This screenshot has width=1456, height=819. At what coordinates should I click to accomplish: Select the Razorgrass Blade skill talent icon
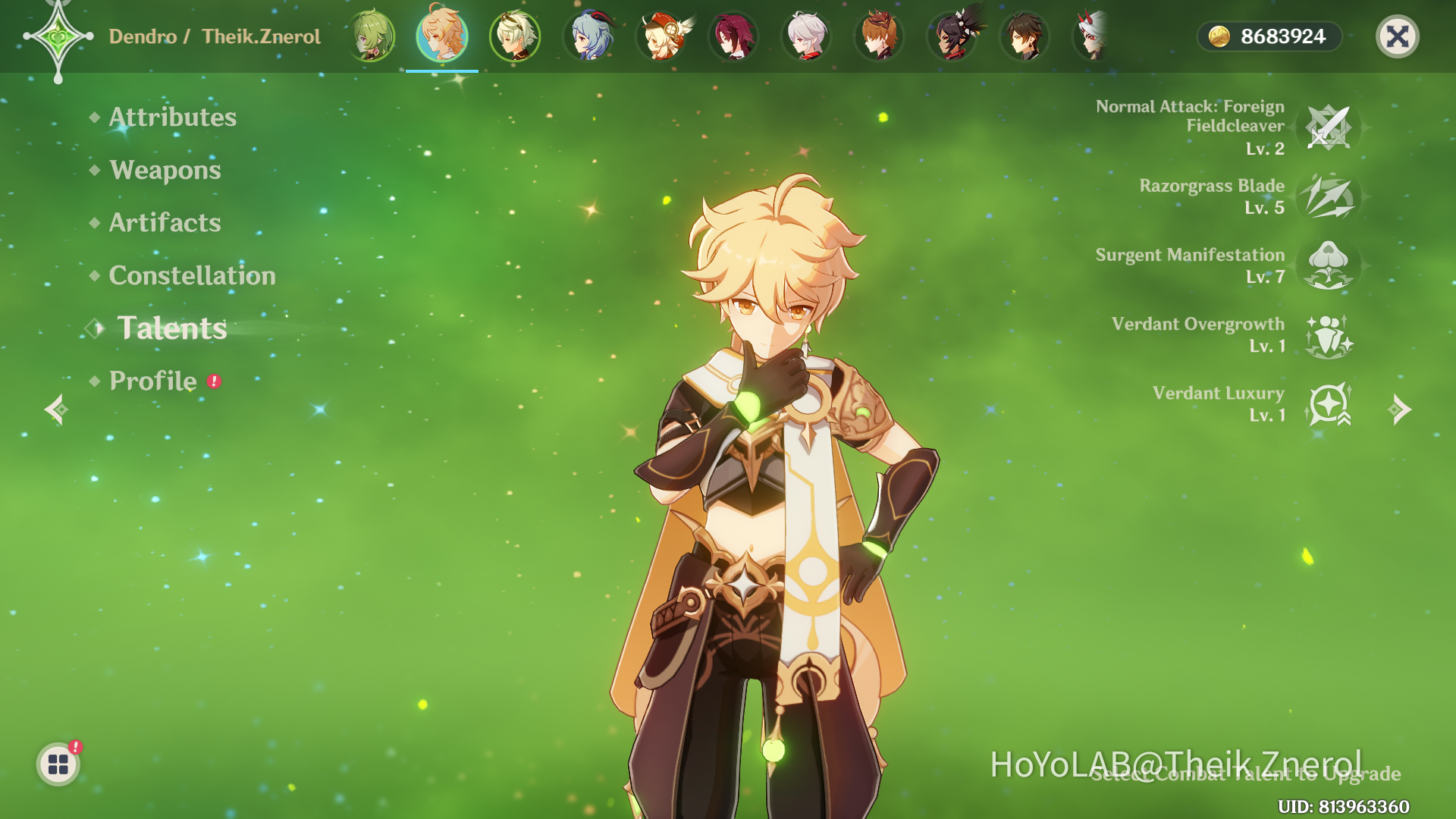pyautogui.click(x=1329, y=199)
